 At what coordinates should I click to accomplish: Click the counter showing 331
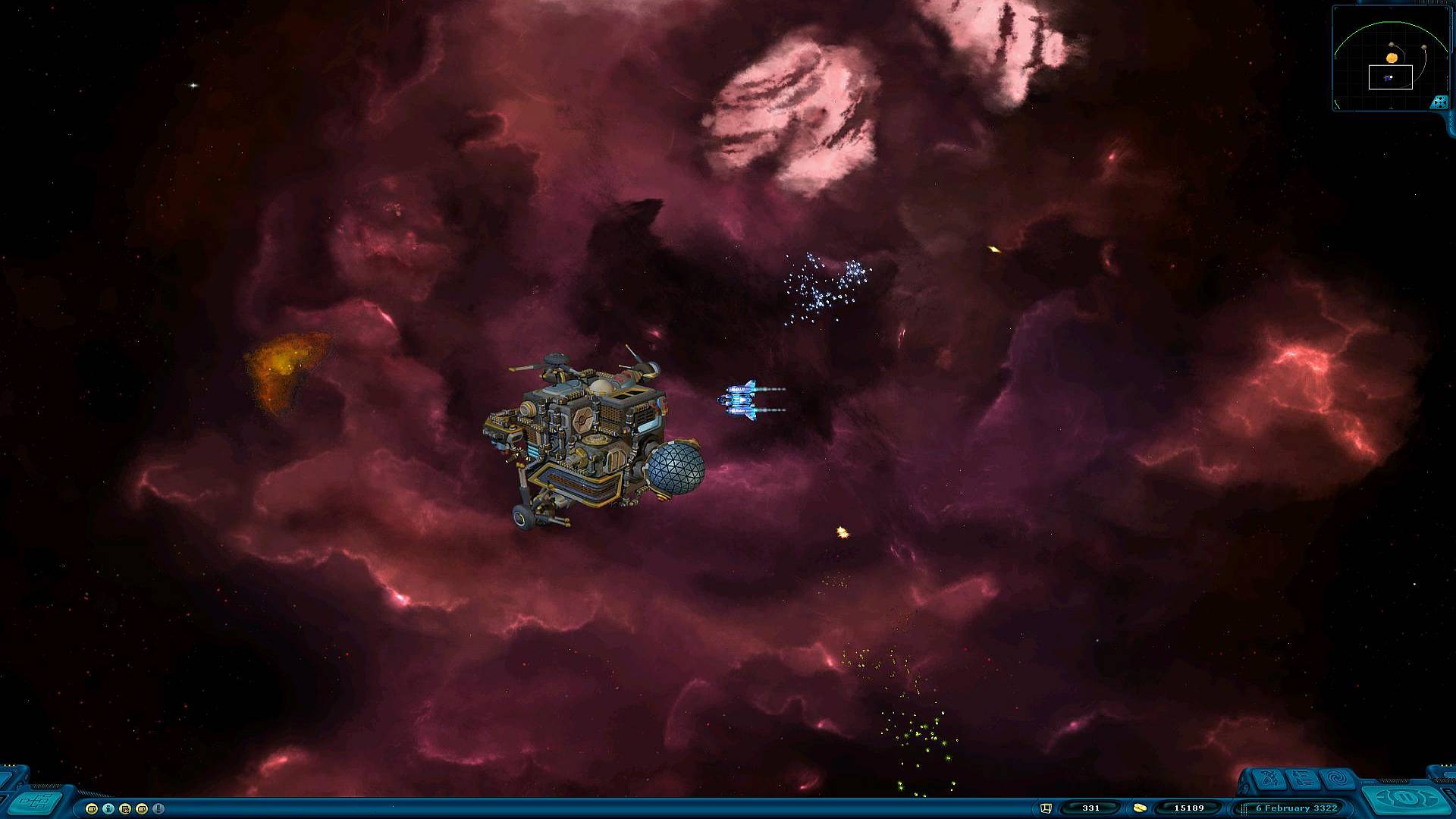(x=1091, y=808)
